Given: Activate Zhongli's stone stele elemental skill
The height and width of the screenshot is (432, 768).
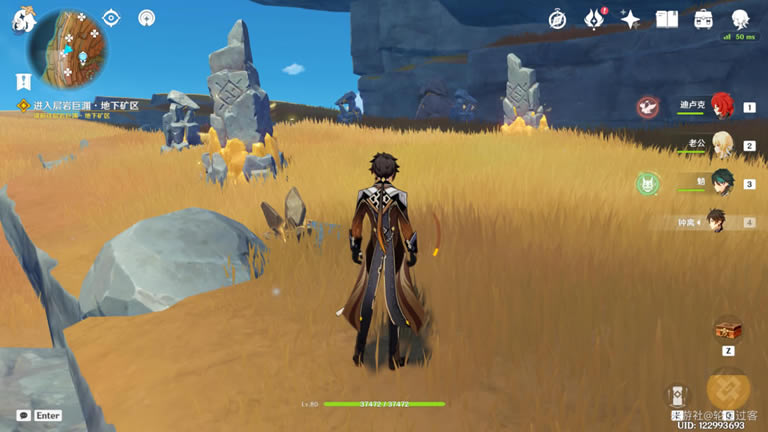Looking at the screenshot, I should tap(677, 397).
